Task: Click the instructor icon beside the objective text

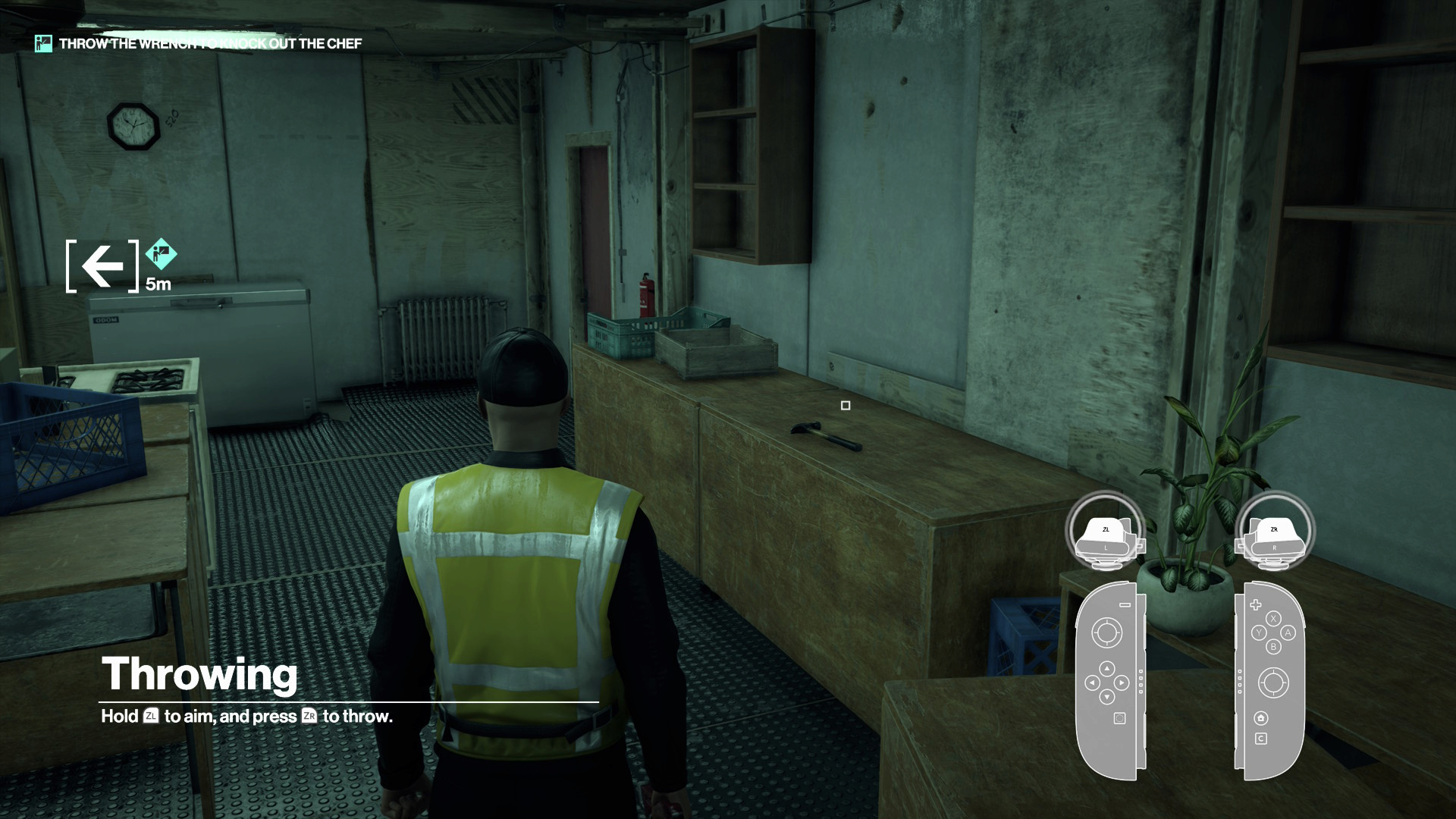Action: (42, 43)
